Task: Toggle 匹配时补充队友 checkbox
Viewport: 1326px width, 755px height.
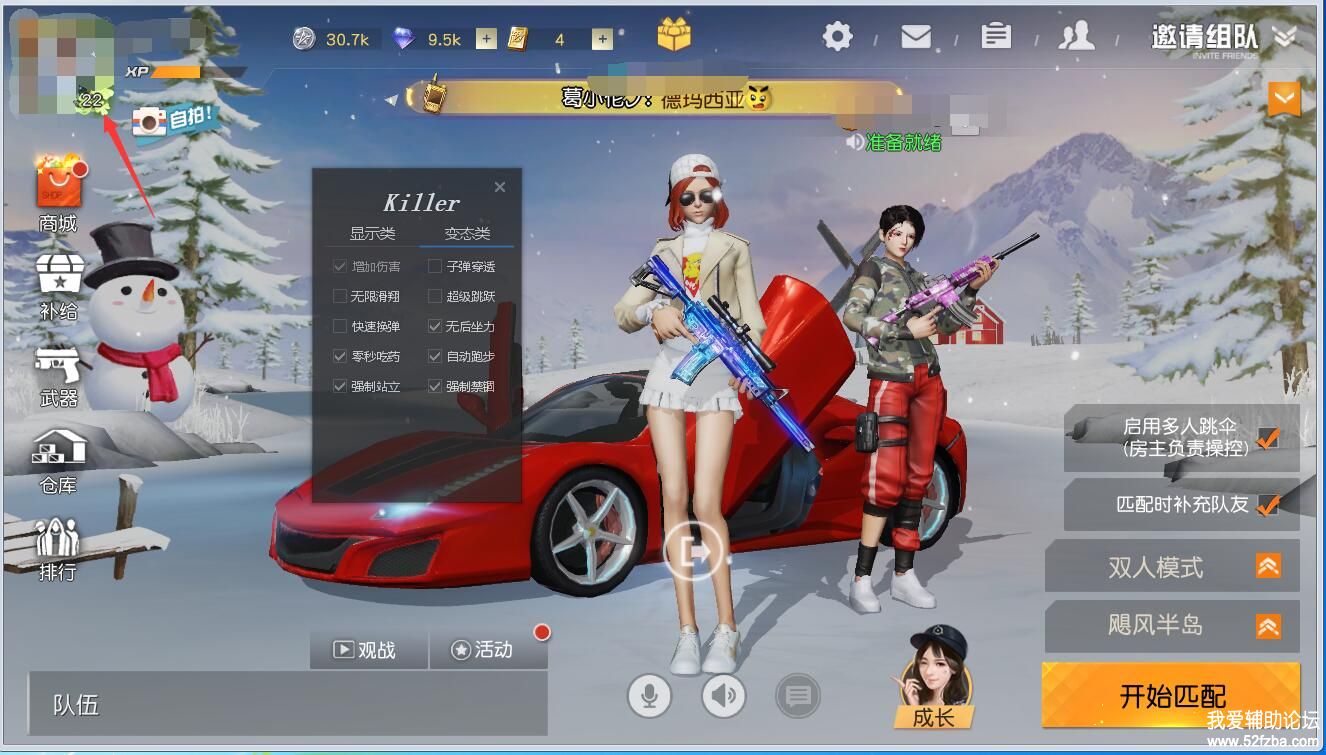Action: click(x=1268, y=504)
